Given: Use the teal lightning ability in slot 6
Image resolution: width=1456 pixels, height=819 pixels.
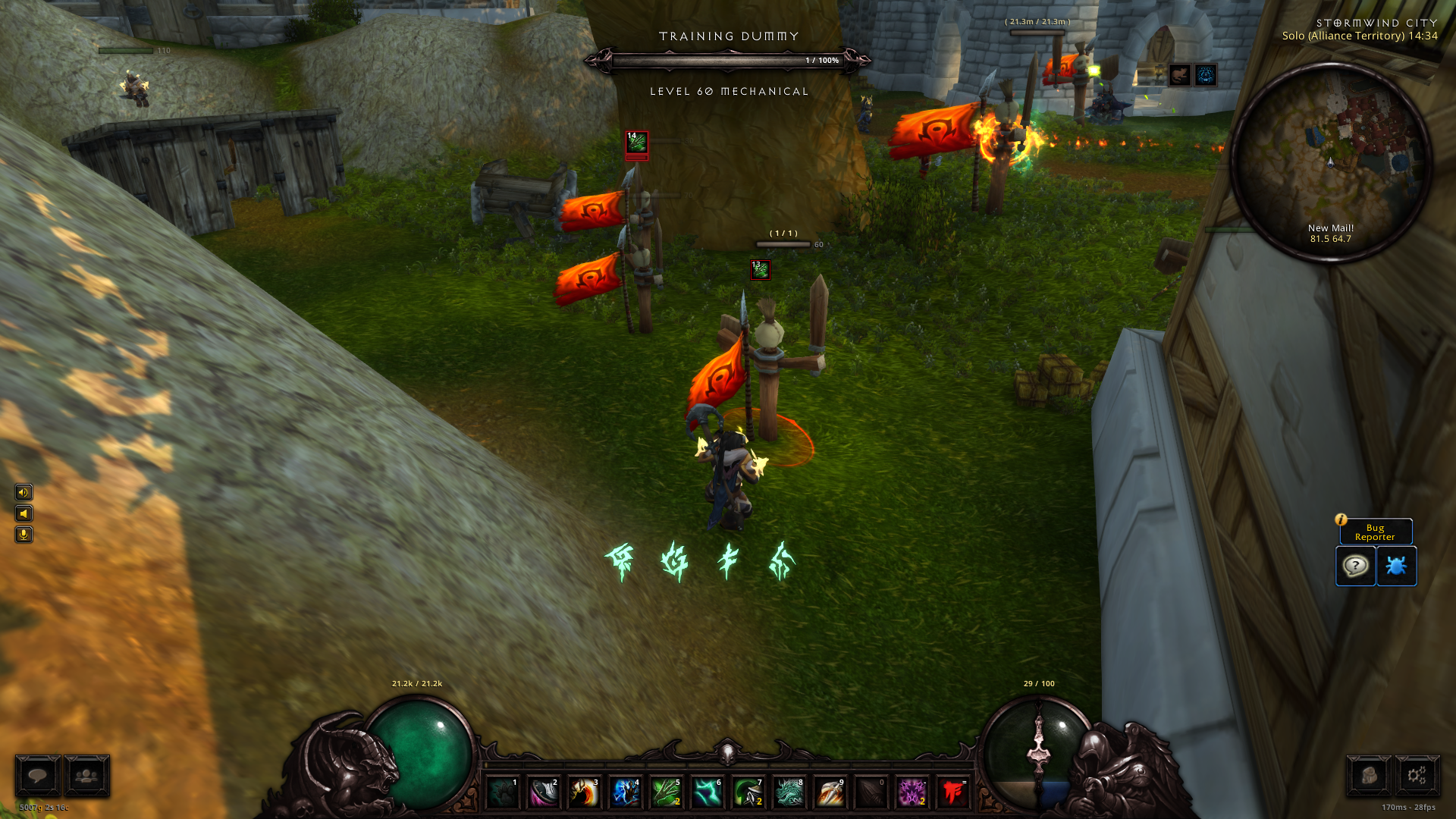Looking at the screenshot, I should tap(707, 793).
